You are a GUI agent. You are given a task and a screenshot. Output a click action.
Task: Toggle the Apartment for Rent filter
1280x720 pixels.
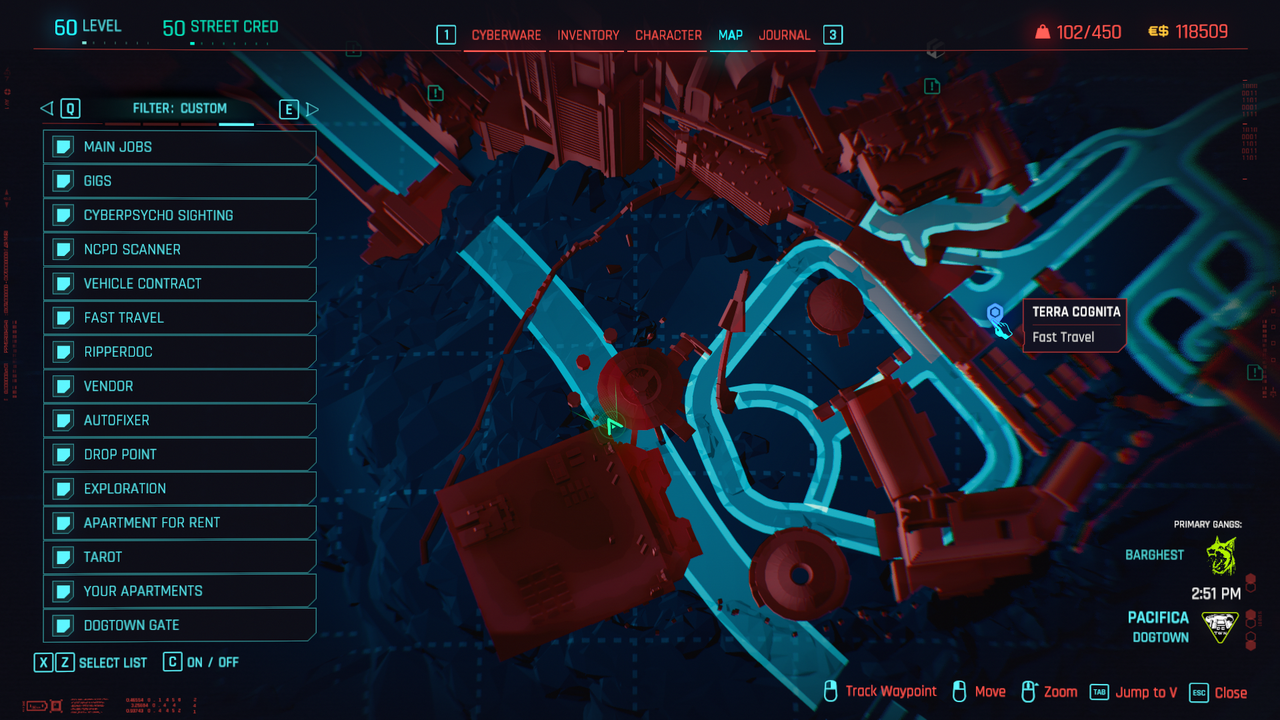(180, 522)
